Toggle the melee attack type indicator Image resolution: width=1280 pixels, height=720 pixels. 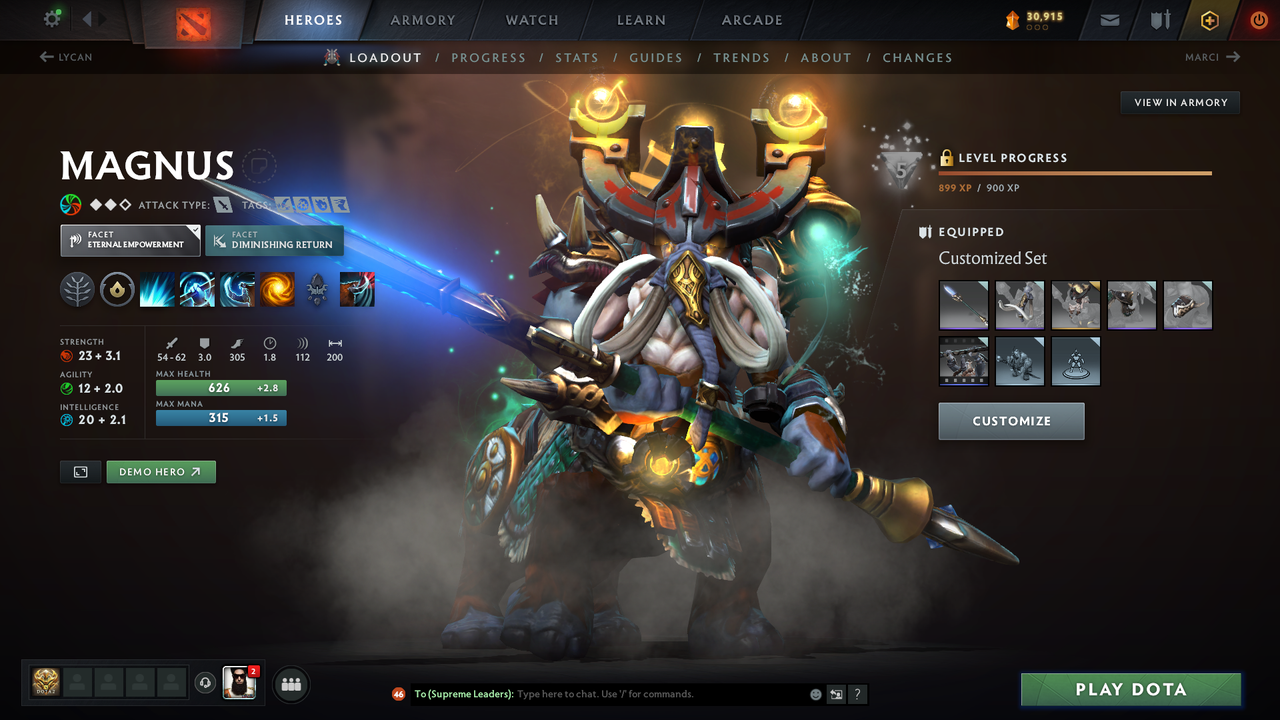[220, 204]
